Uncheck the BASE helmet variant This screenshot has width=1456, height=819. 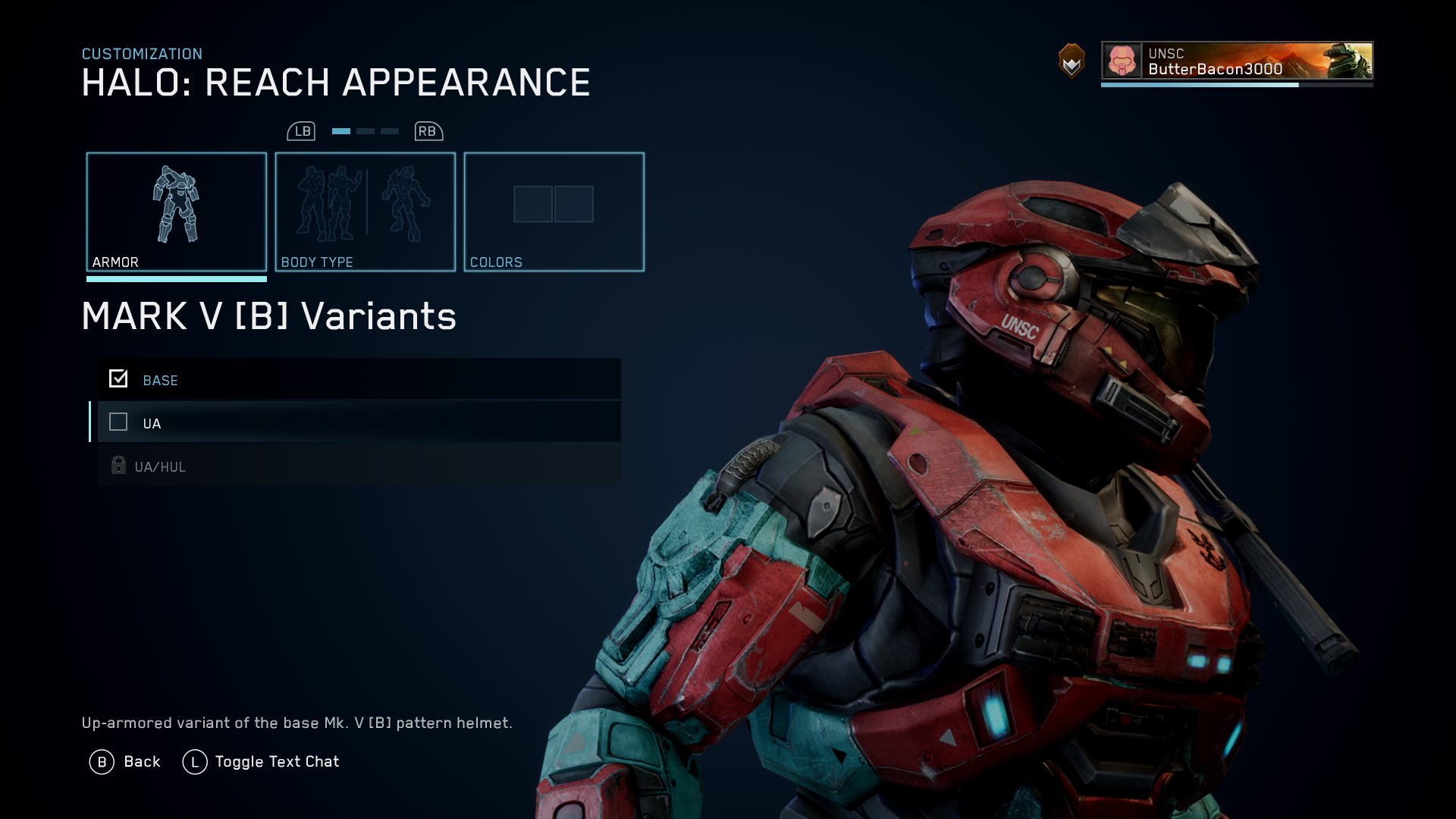pyautogui.click(x=118, y=378)
